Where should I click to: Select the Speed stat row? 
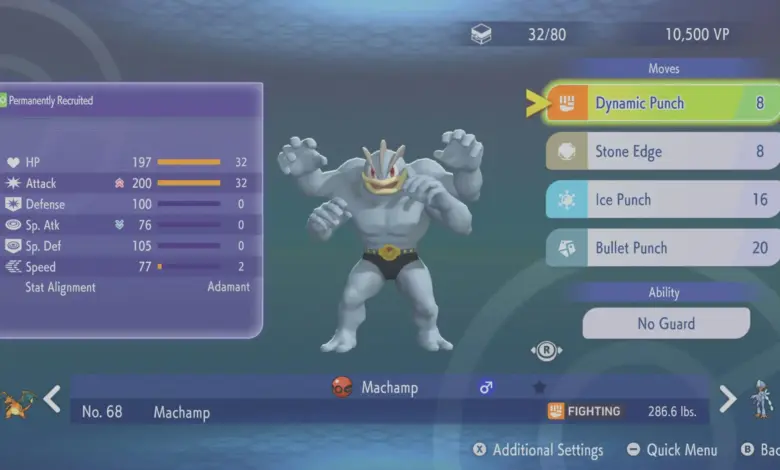[128, 267]
